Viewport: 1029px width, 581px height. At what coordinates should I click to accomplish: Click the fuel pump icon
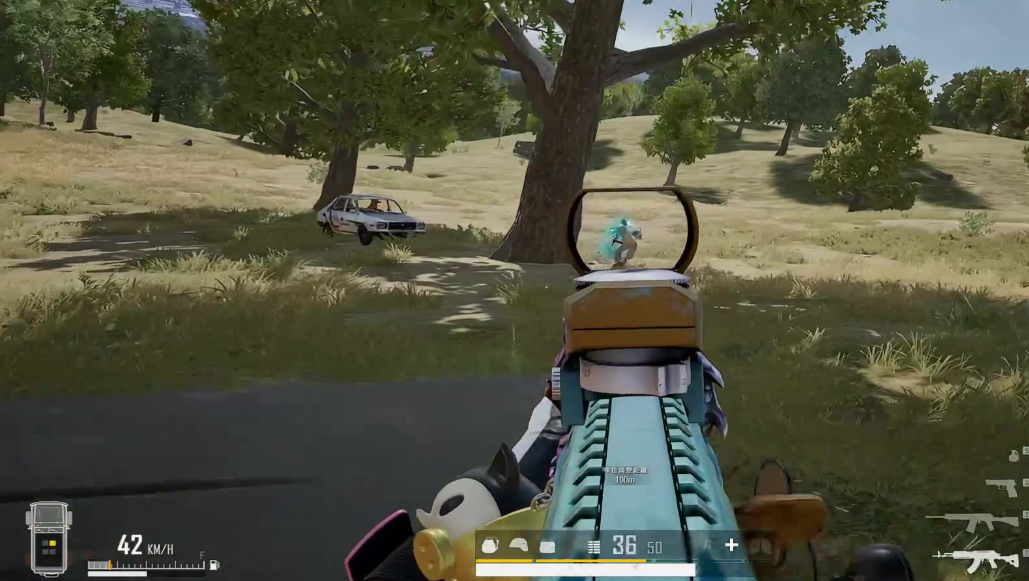click(213, 566)
